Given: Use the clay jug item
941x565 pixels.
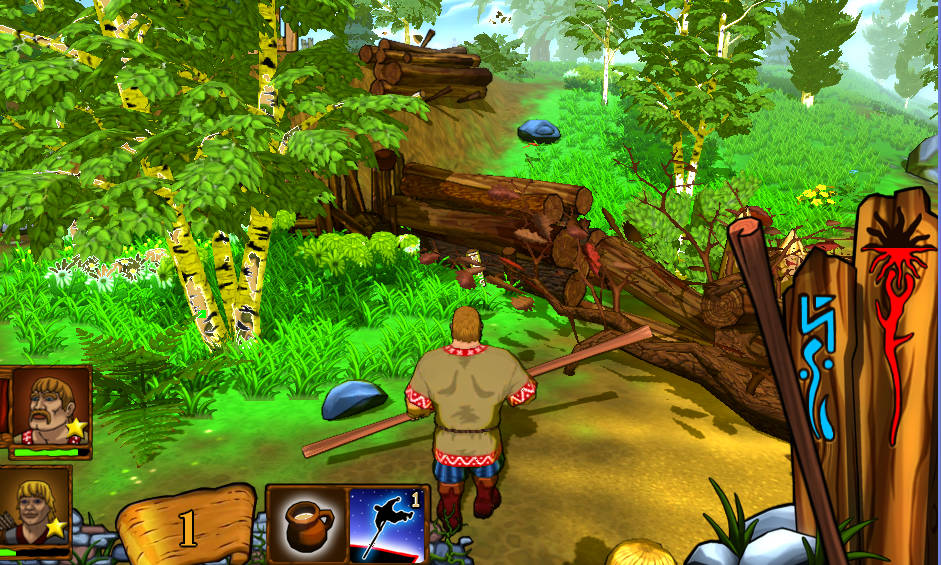Looking at the screenshot, I should coord(308,524).
